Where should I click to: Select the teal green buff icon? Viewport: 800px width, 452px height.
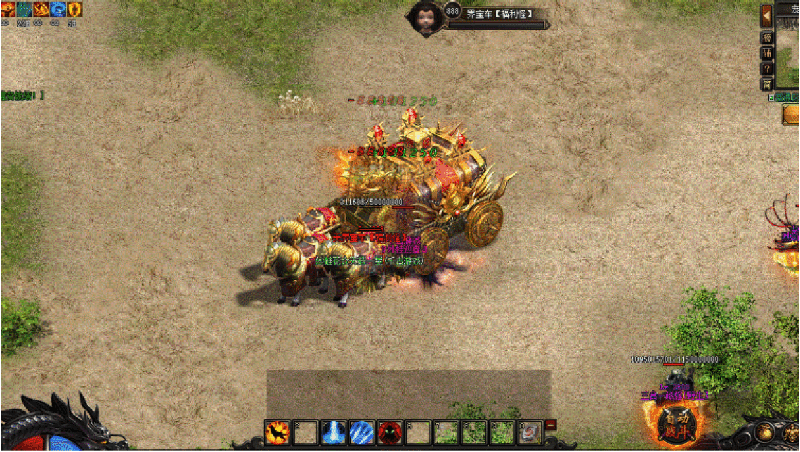[x=23, y=9]
